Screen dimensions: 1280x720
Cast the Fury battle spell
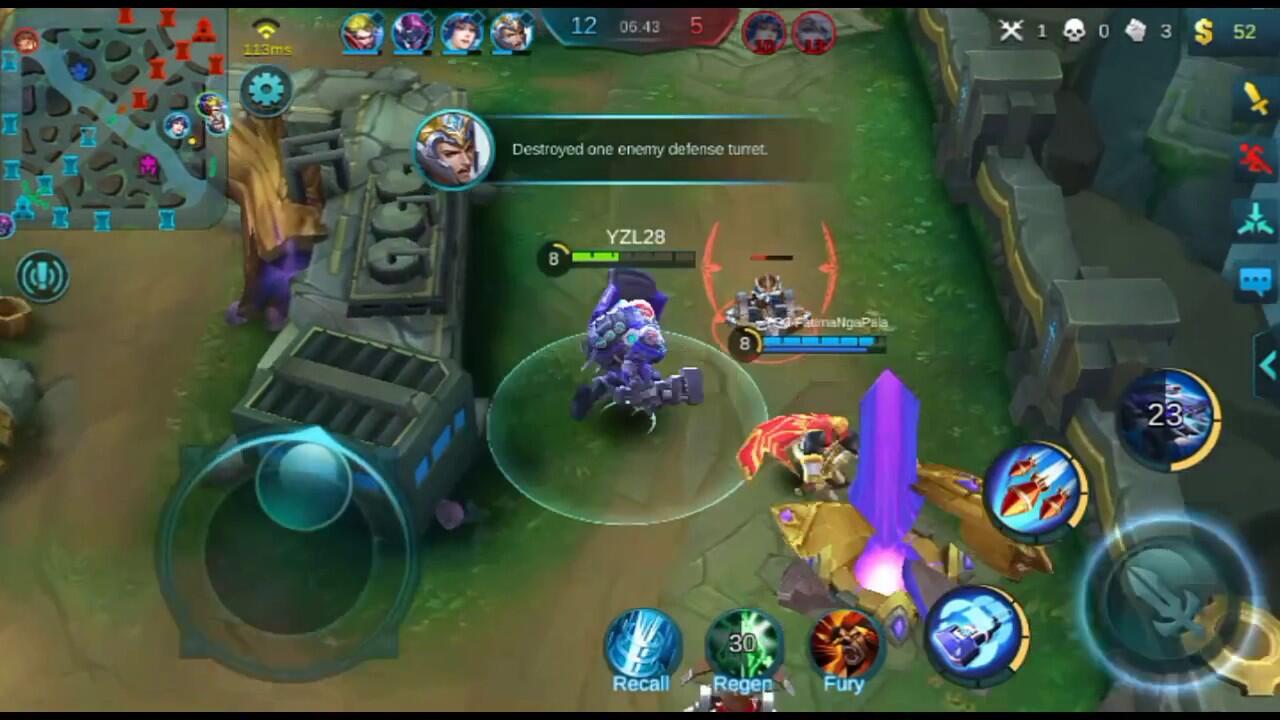click(x=845, y=646)
